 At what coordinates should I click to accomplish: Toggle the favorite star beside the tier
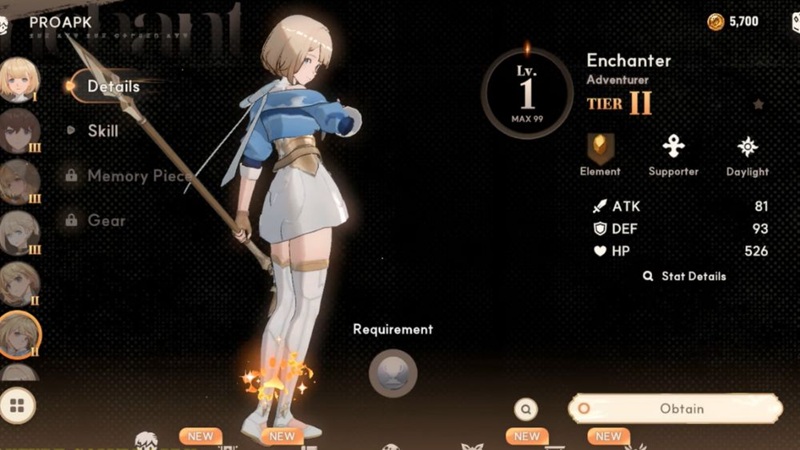point(758,104)
